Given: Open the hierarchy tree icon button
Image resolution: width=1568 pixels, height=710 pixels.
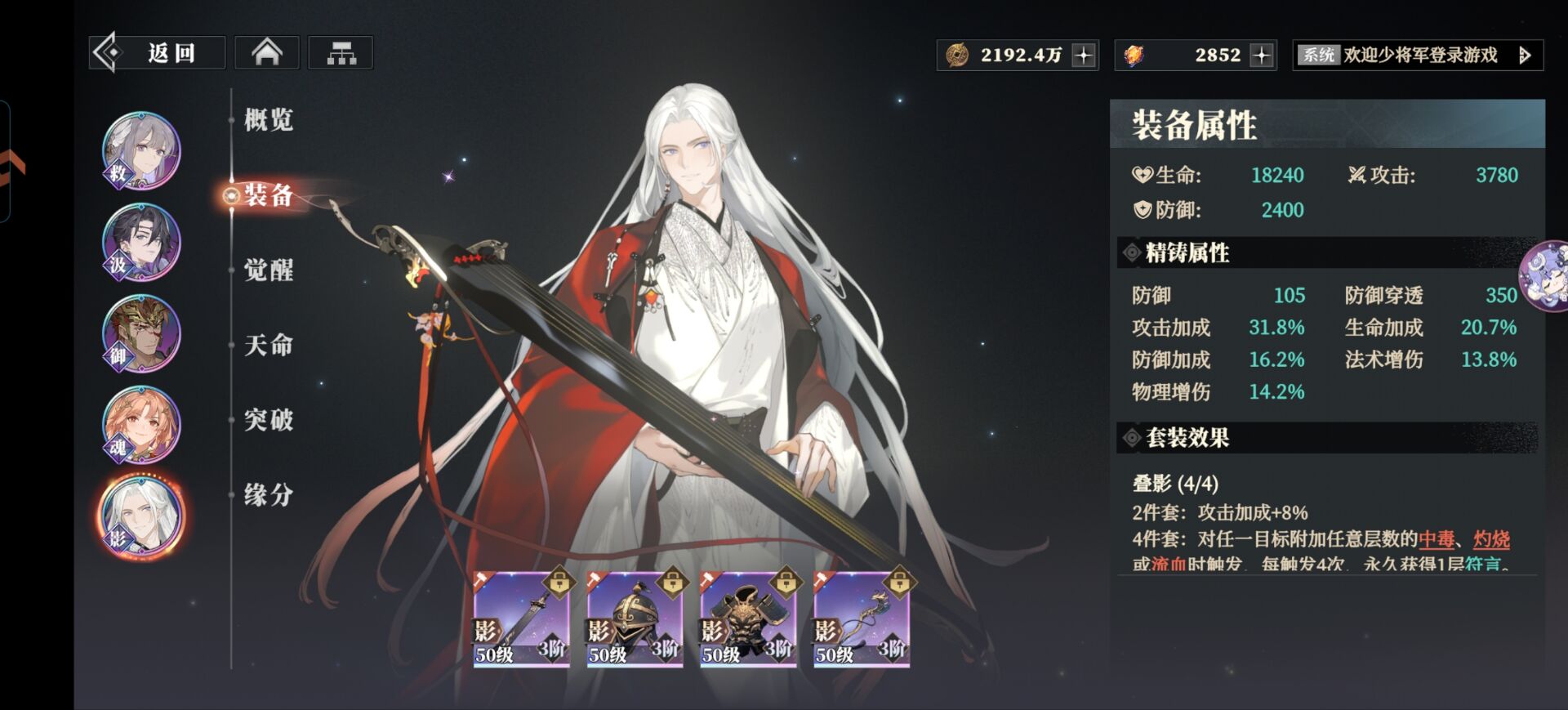Looking at the screenshot, I should (x=341, y=53).
